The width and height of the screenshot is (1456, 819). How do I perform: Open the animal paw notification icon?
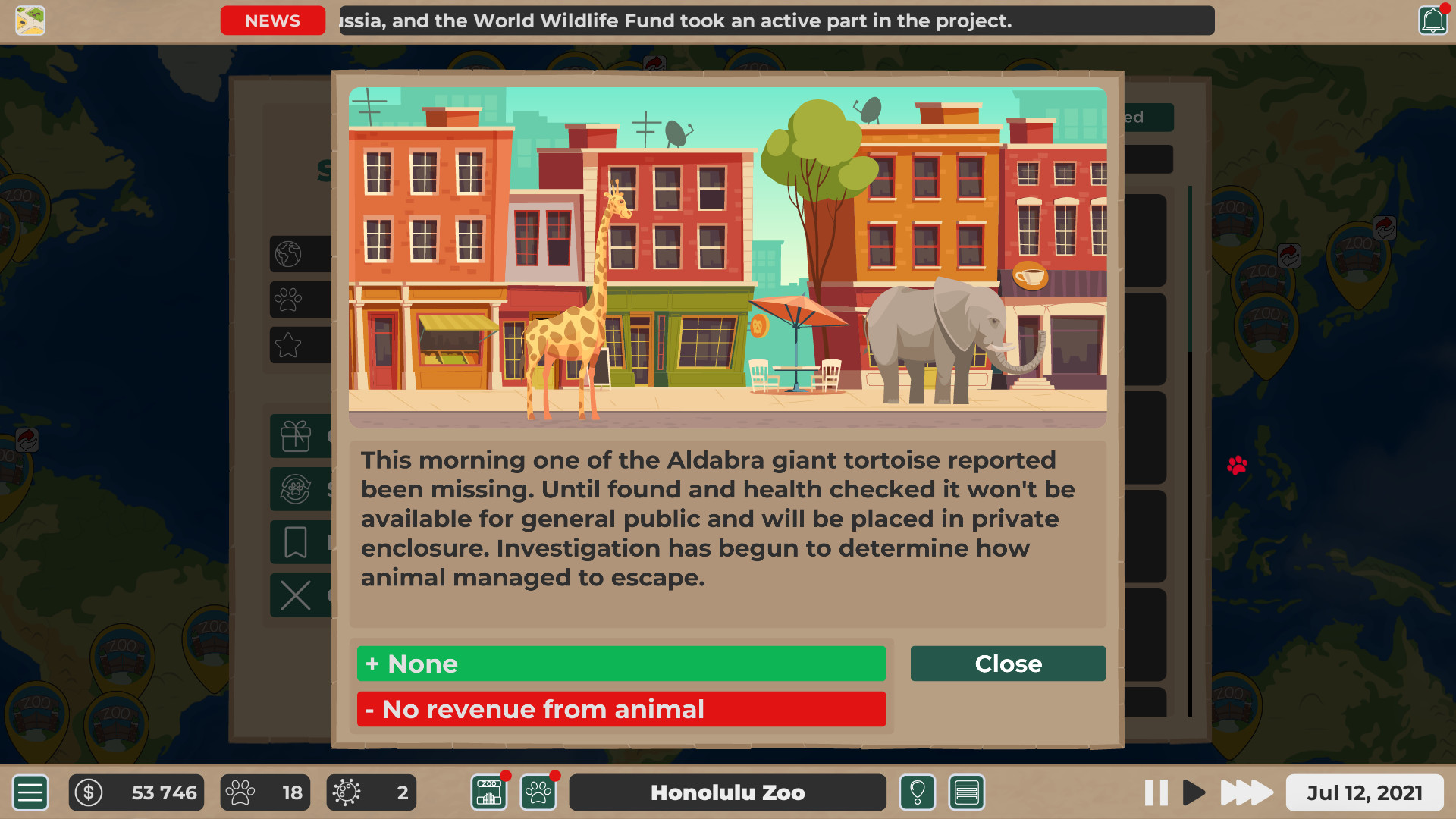538,792
